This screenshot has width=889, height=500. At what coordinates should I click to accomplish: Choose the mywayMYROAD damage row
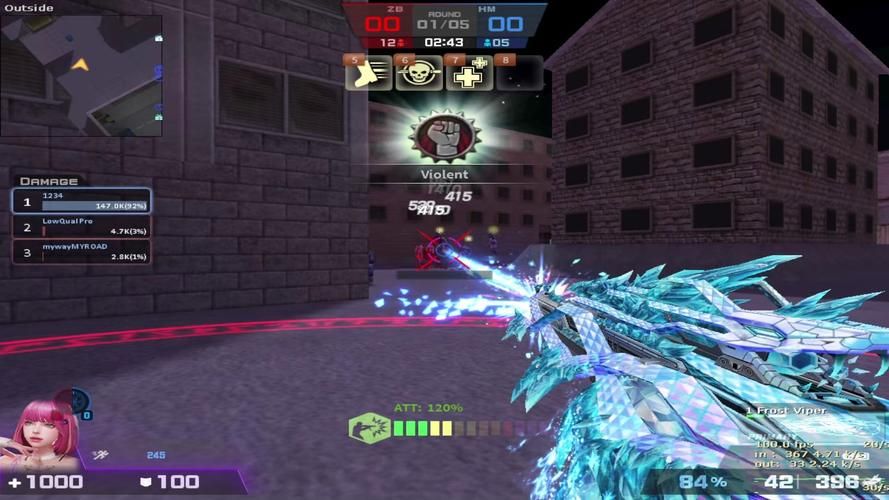click(x=81, y=252)
